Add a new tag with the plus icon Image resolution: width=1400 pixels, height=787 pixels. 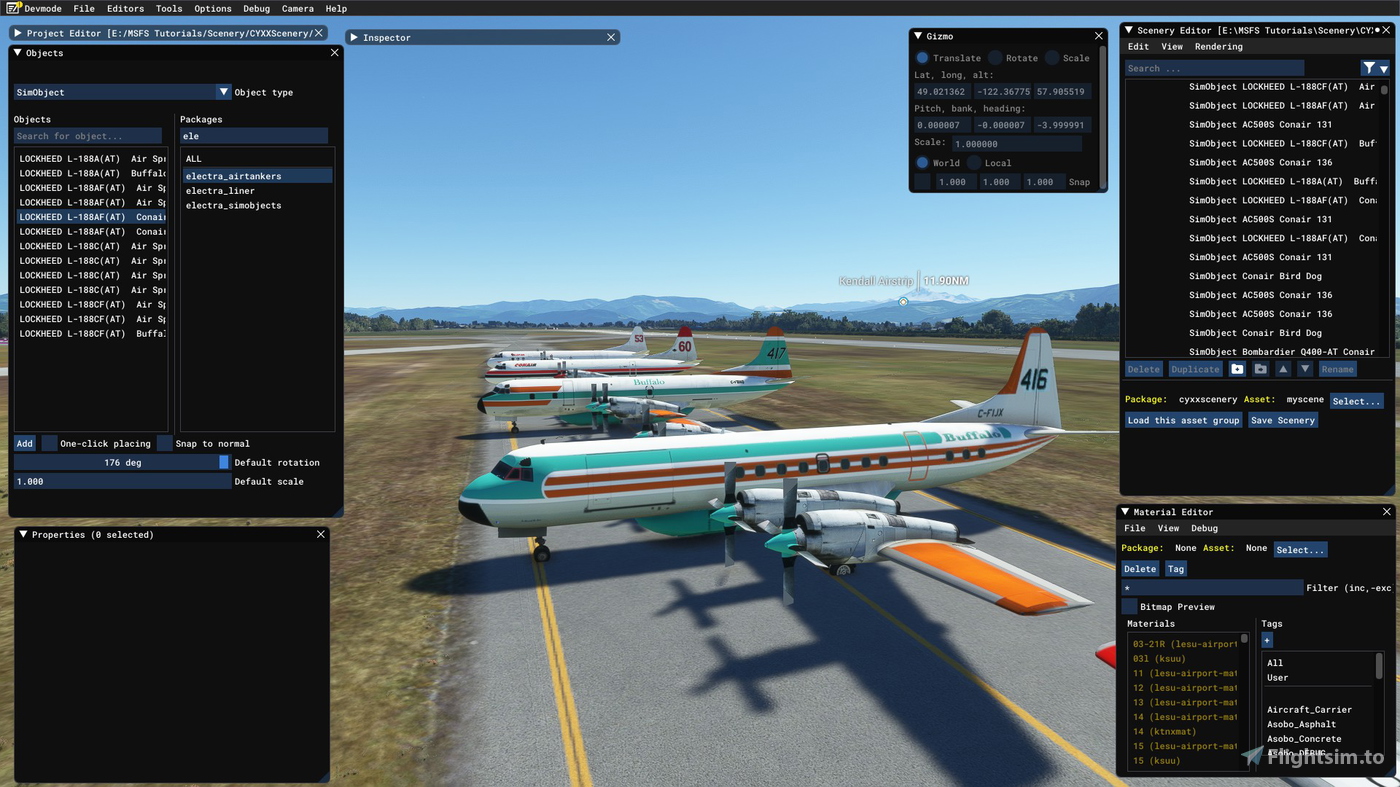(1267, 640)
